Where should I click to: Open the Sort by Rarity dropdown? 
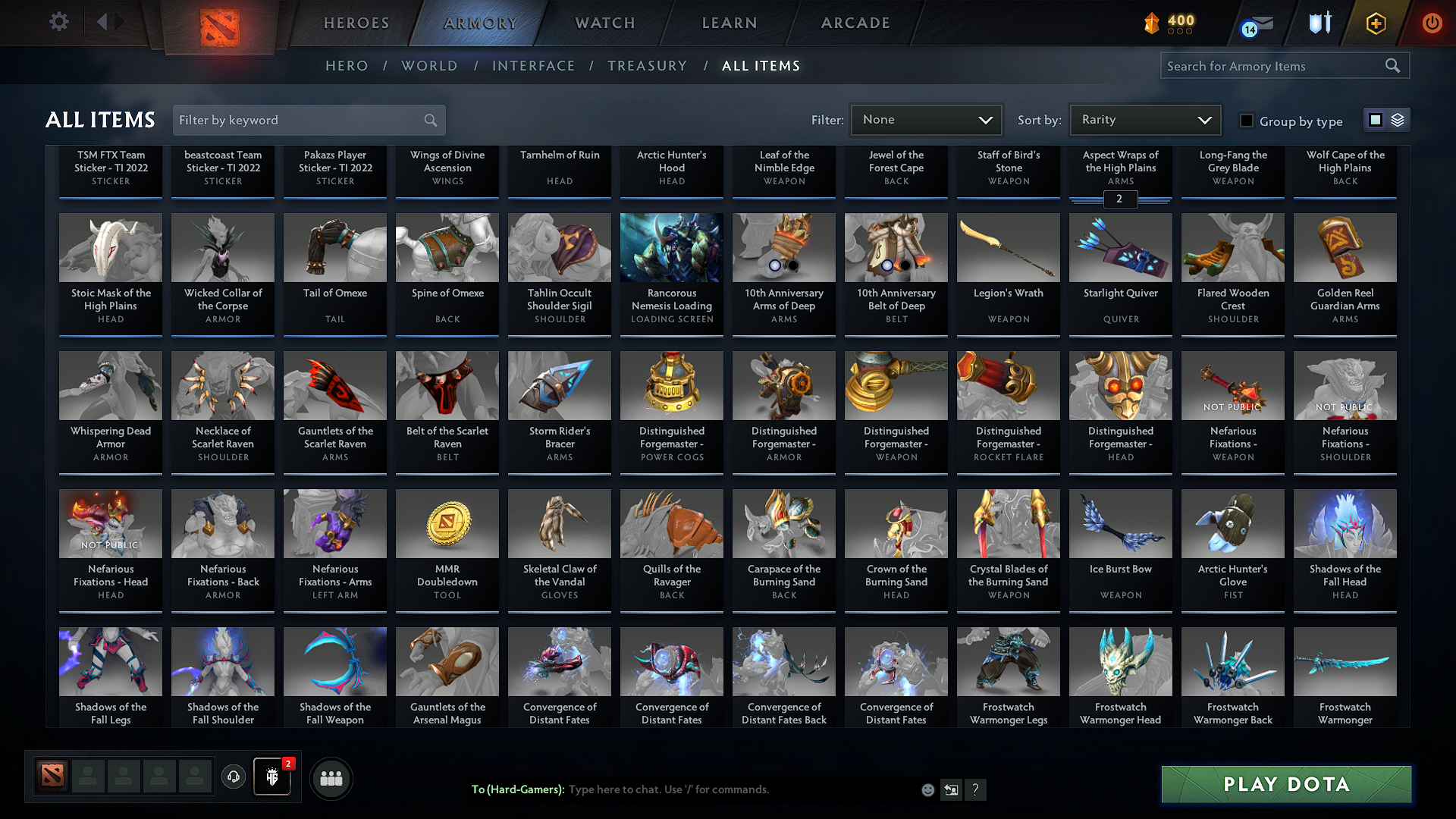[1144, 120]
